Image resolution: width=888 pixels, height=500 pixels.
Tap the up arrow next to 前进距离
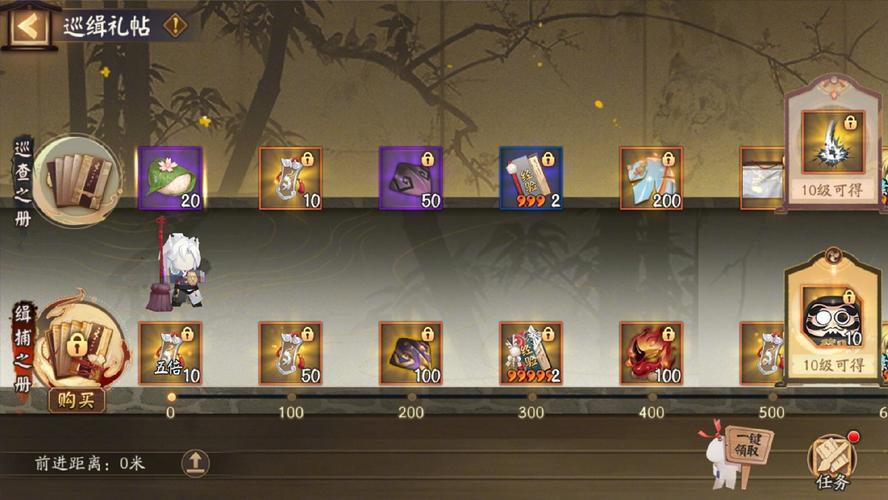[x=195, y=463]
